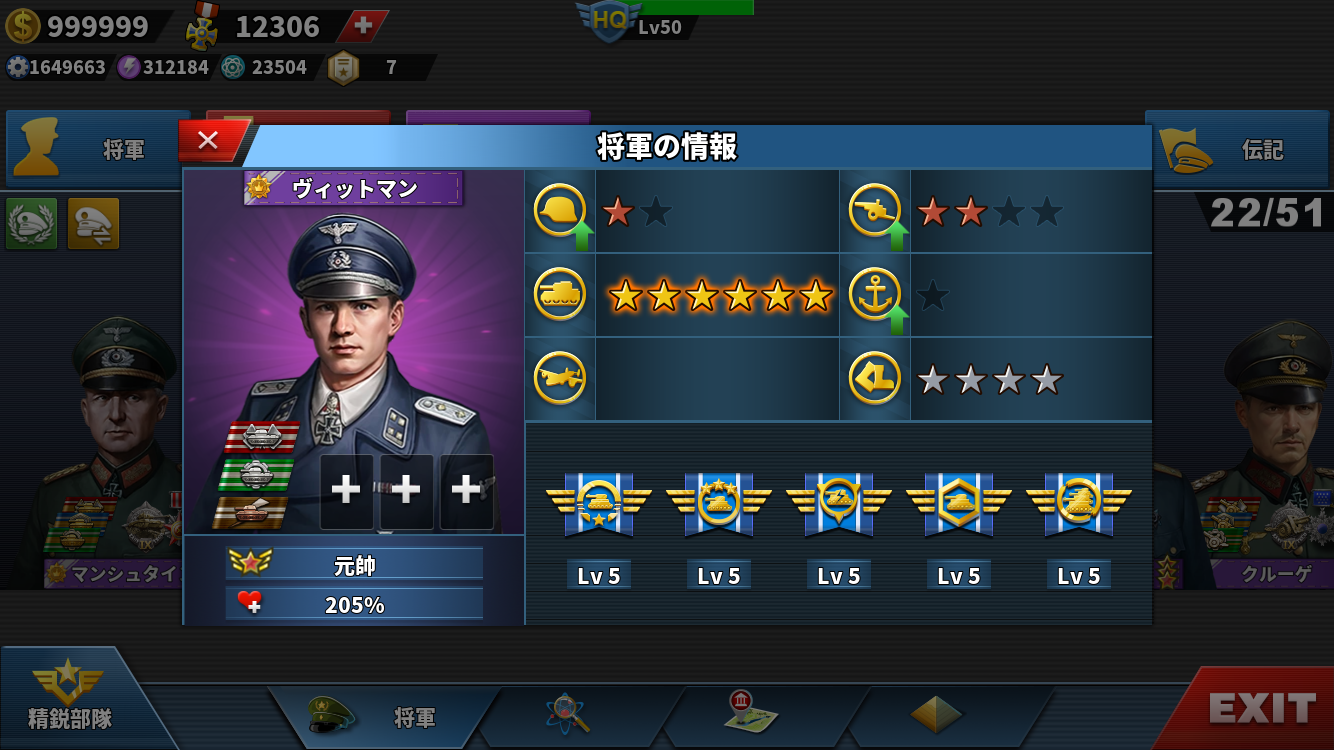Tap the red plus to add medals
The width and height of the screenshot is (1334, 750).
point(363,26)
